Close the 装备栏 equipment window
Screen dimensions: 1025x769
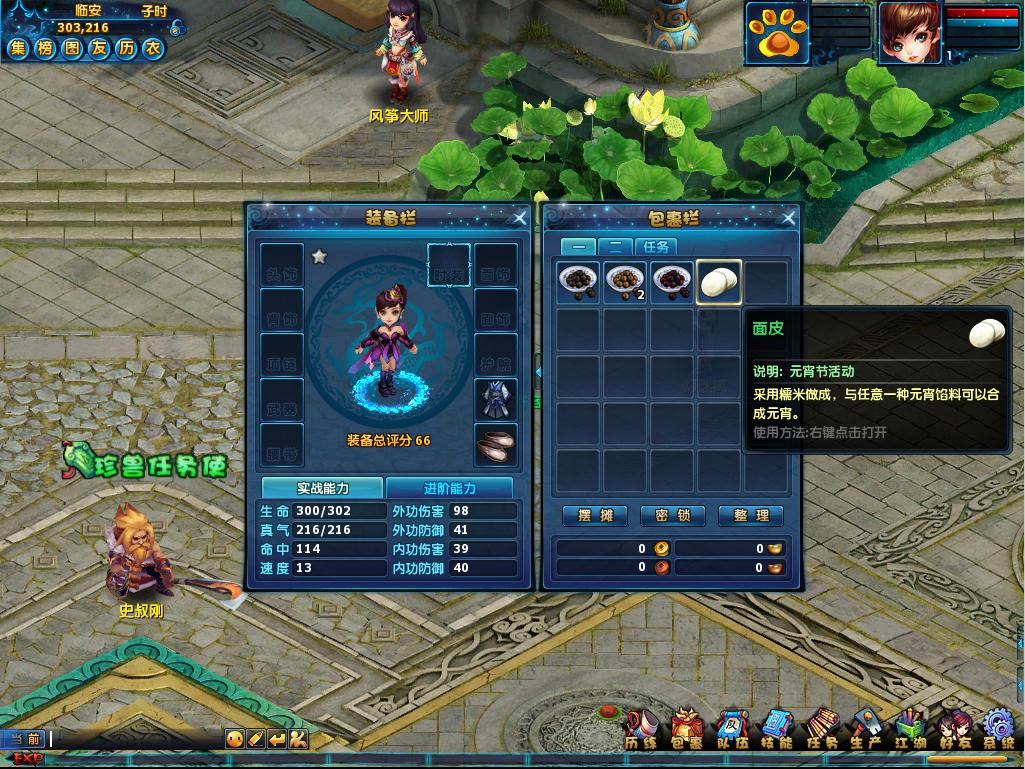click(519, 218)
